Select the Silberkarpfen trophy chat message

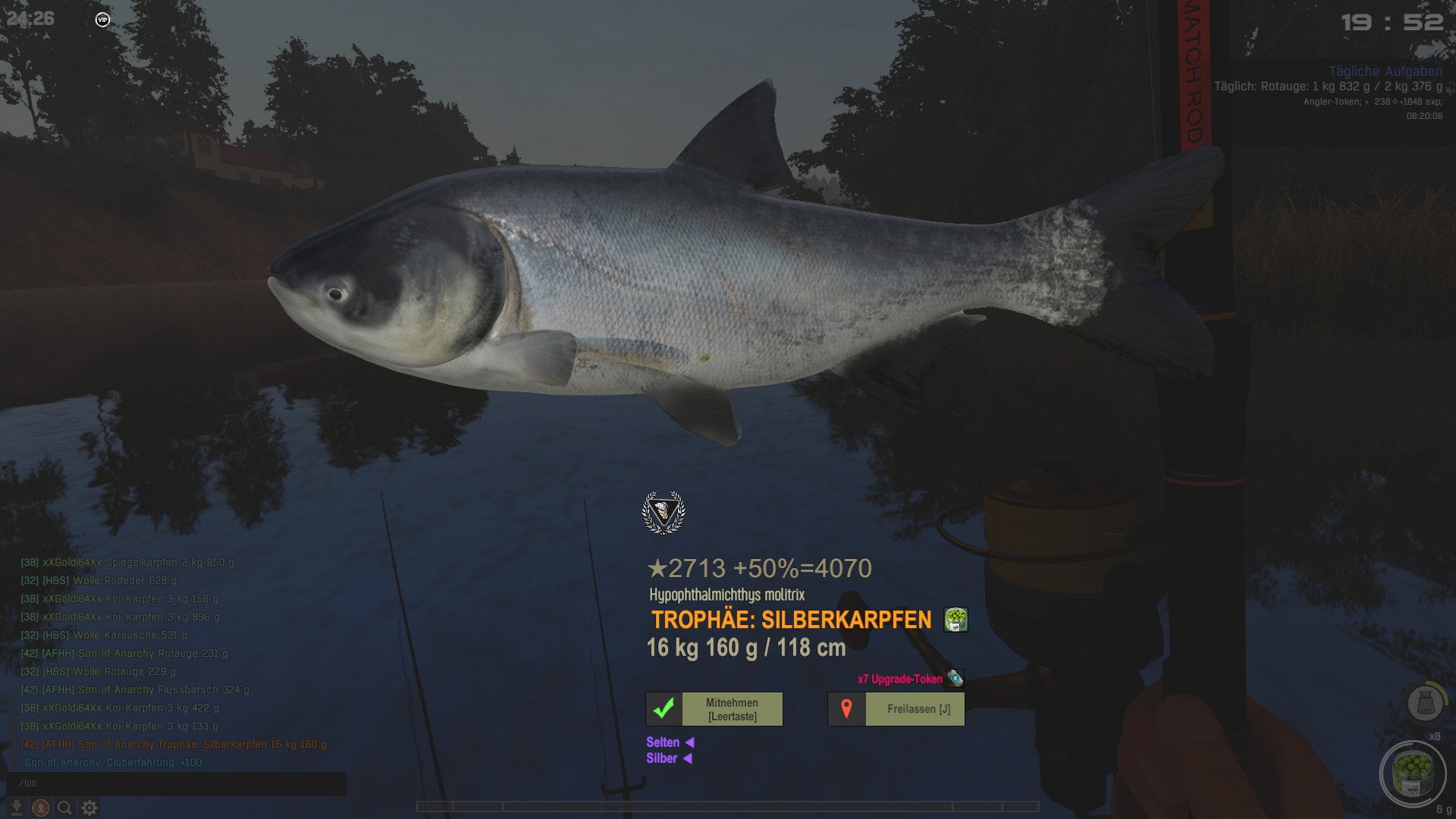pyautogui.click(x=174, y=745)
